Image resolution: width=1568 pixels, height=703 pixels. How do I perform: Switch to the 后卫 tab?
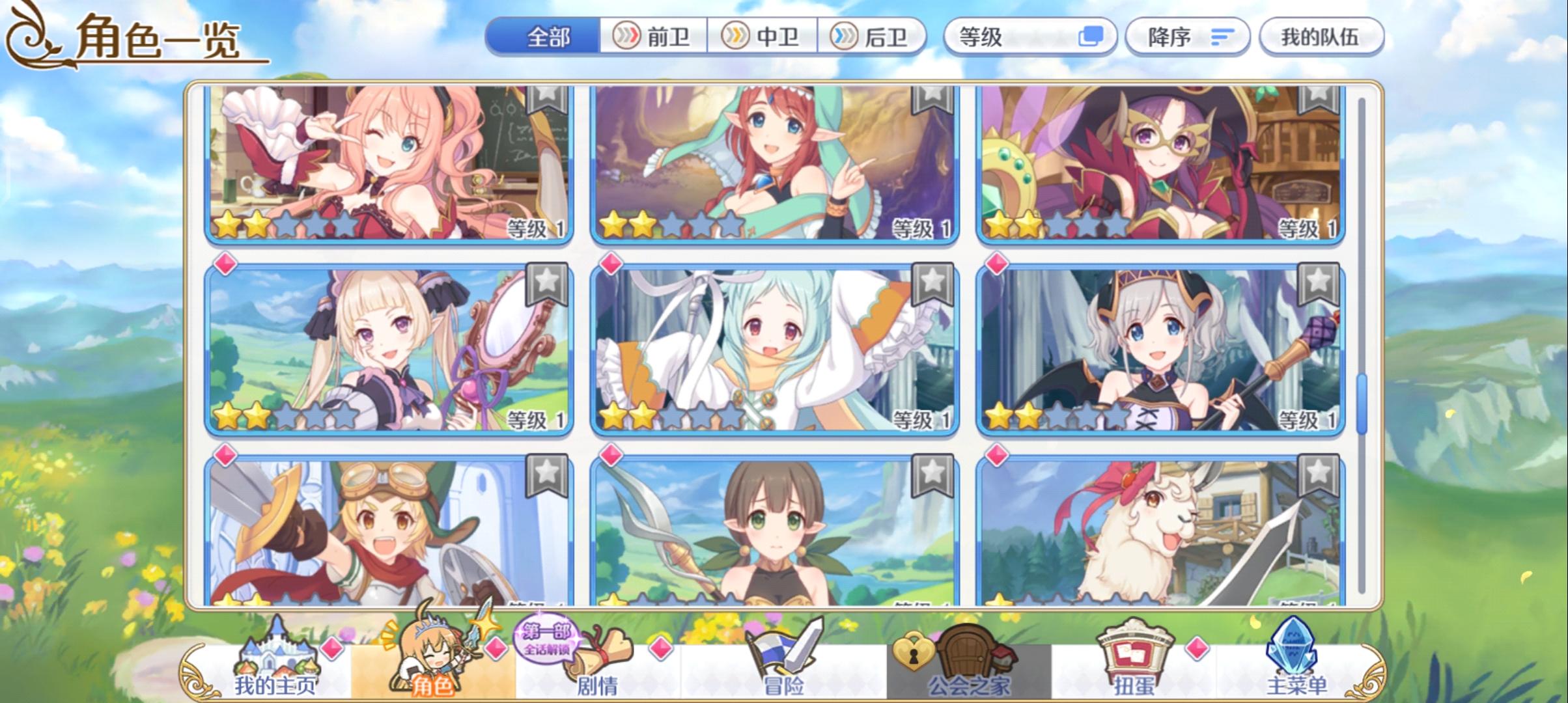[x=873, y=37]
